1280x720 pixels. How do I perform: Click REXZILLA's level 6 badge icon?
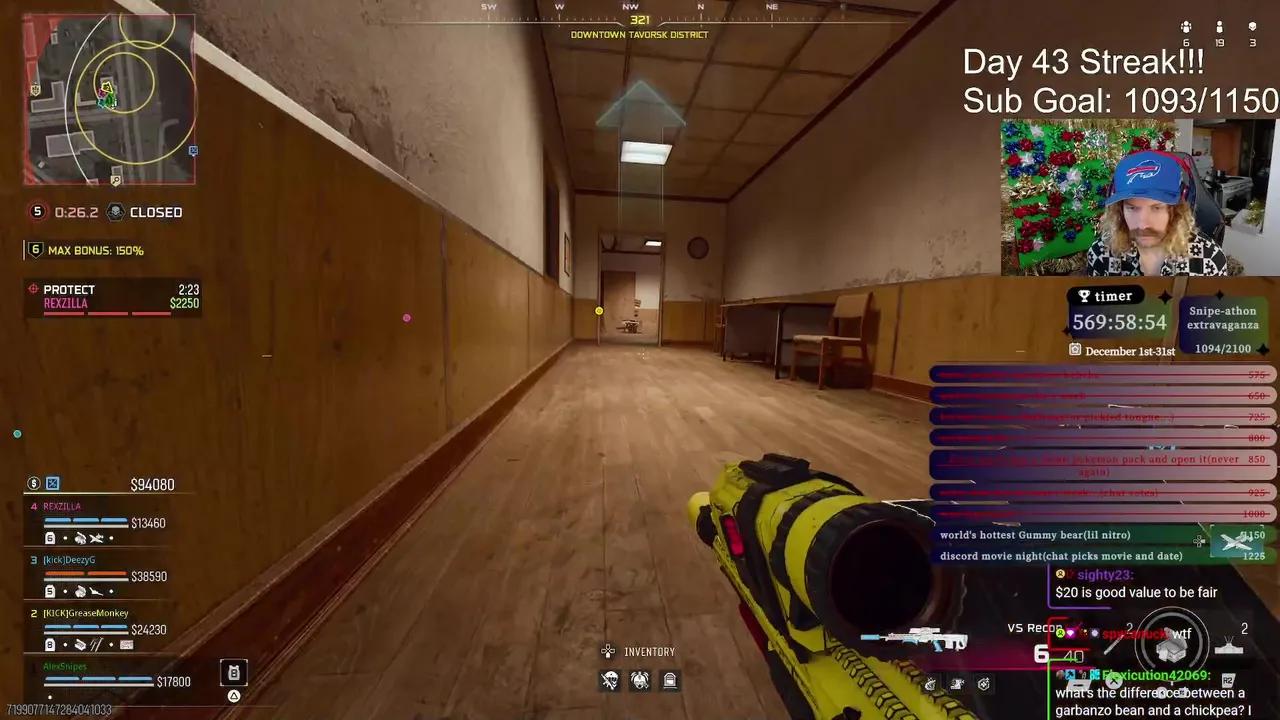(50, 537)
